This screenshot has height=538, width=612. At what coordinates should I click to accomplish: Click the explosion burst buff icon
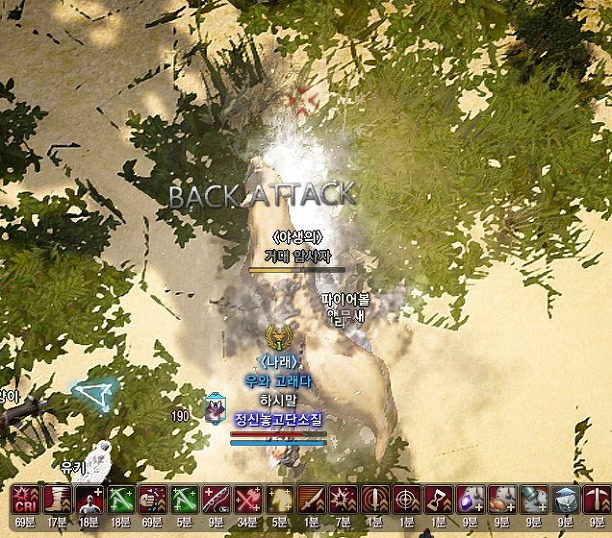[343, 498]
